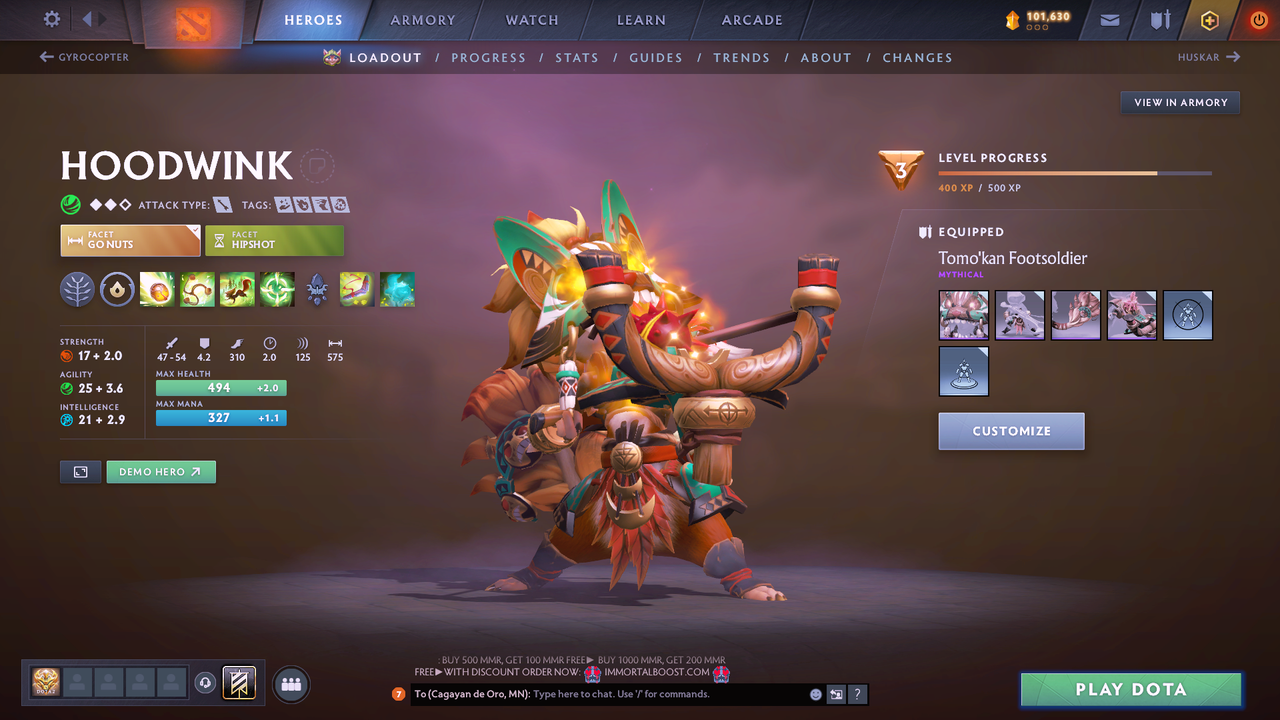Select the first Tomo'kan Footsoldier item thumbnail
Image resolution: width=1280 pixels, height=720 pixels.
(x=963, y=315)
